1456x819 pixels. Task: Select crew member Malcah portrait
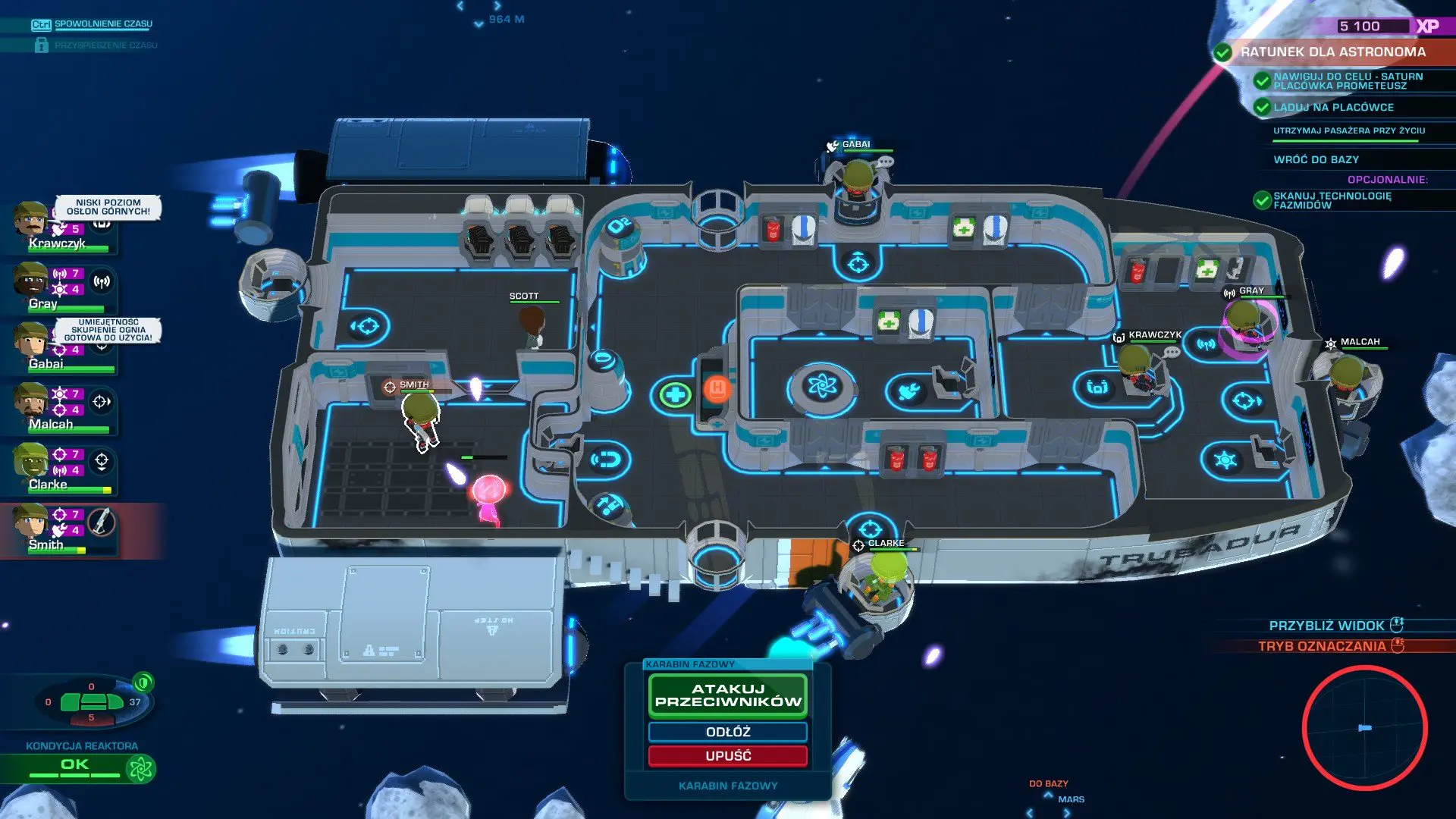click(x=30, y=402)
